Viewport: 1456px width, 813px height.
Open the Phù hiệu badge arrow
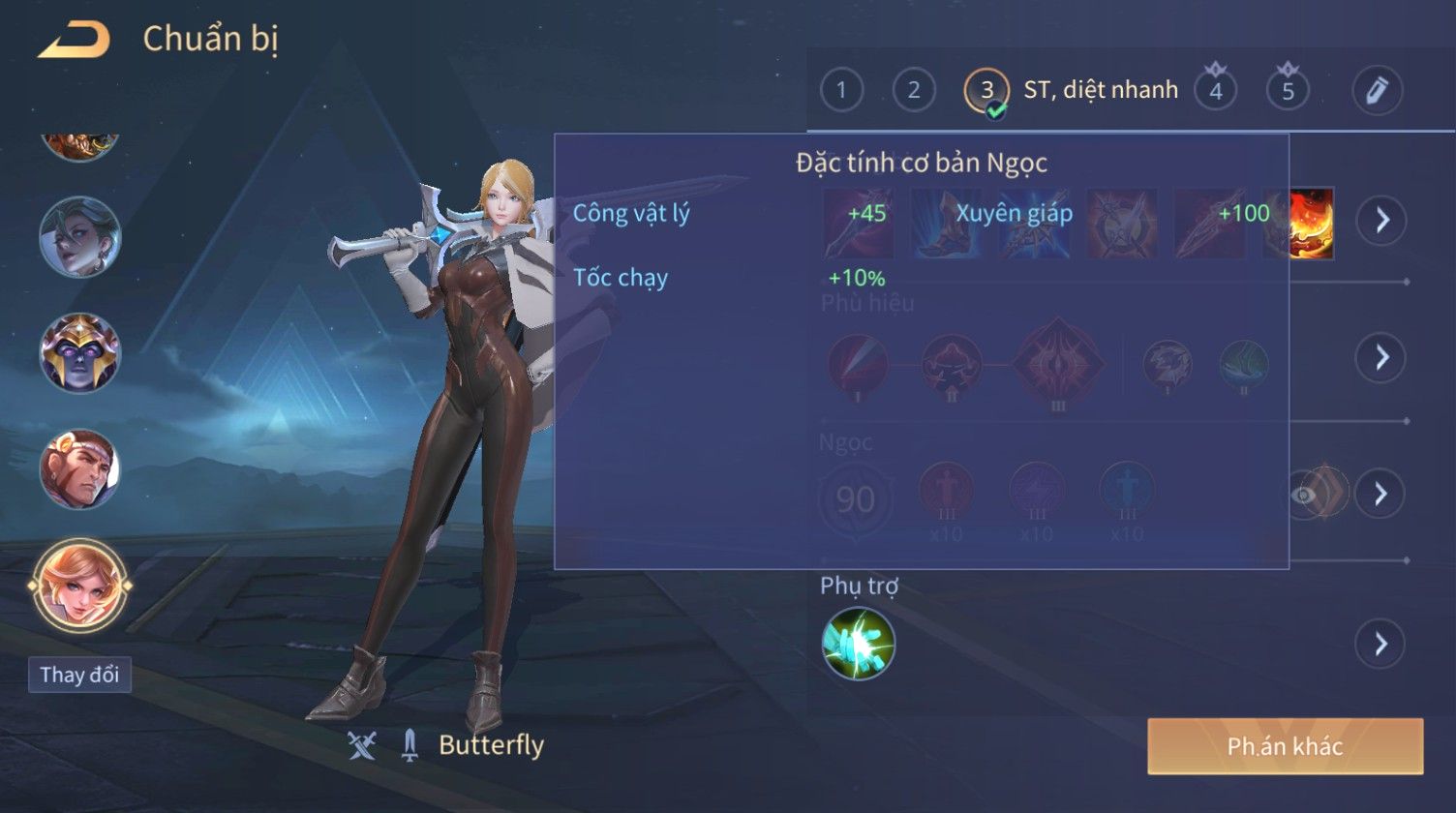coord(1380,358)
